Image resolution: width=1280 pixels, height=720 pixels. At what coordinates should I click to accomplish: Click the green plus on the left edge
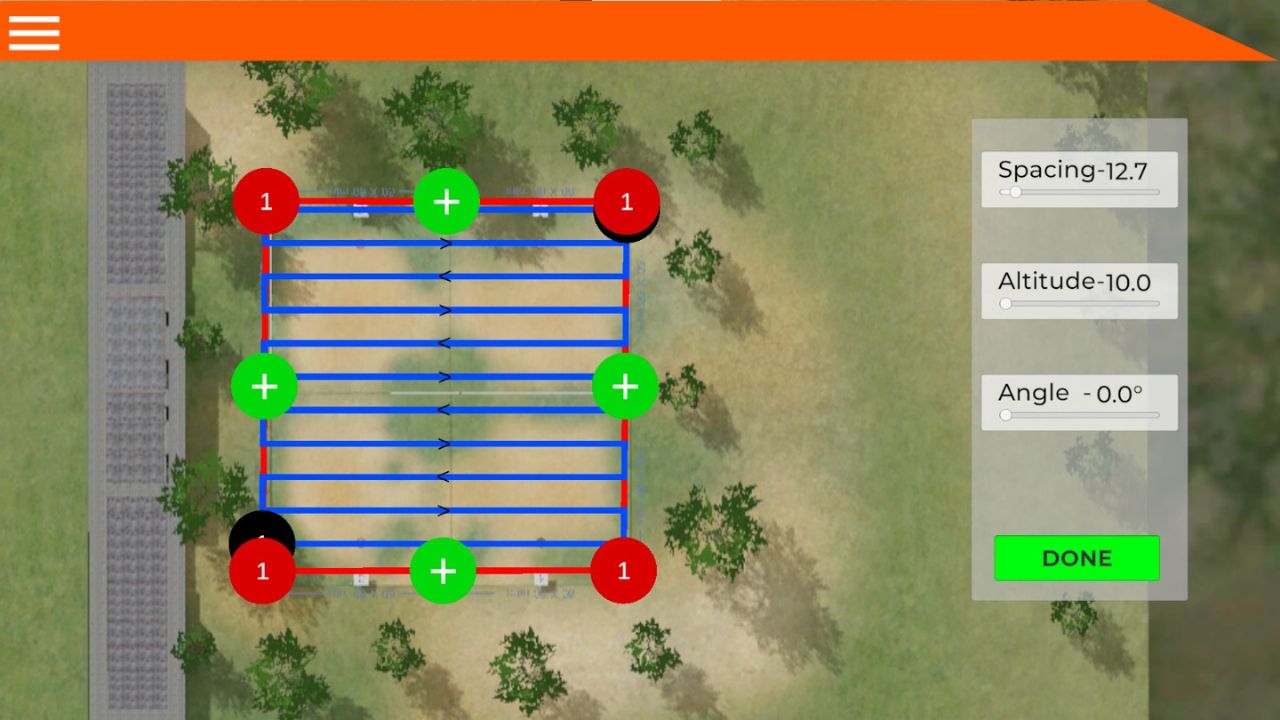pyautogui.click(x=264, y=386)
